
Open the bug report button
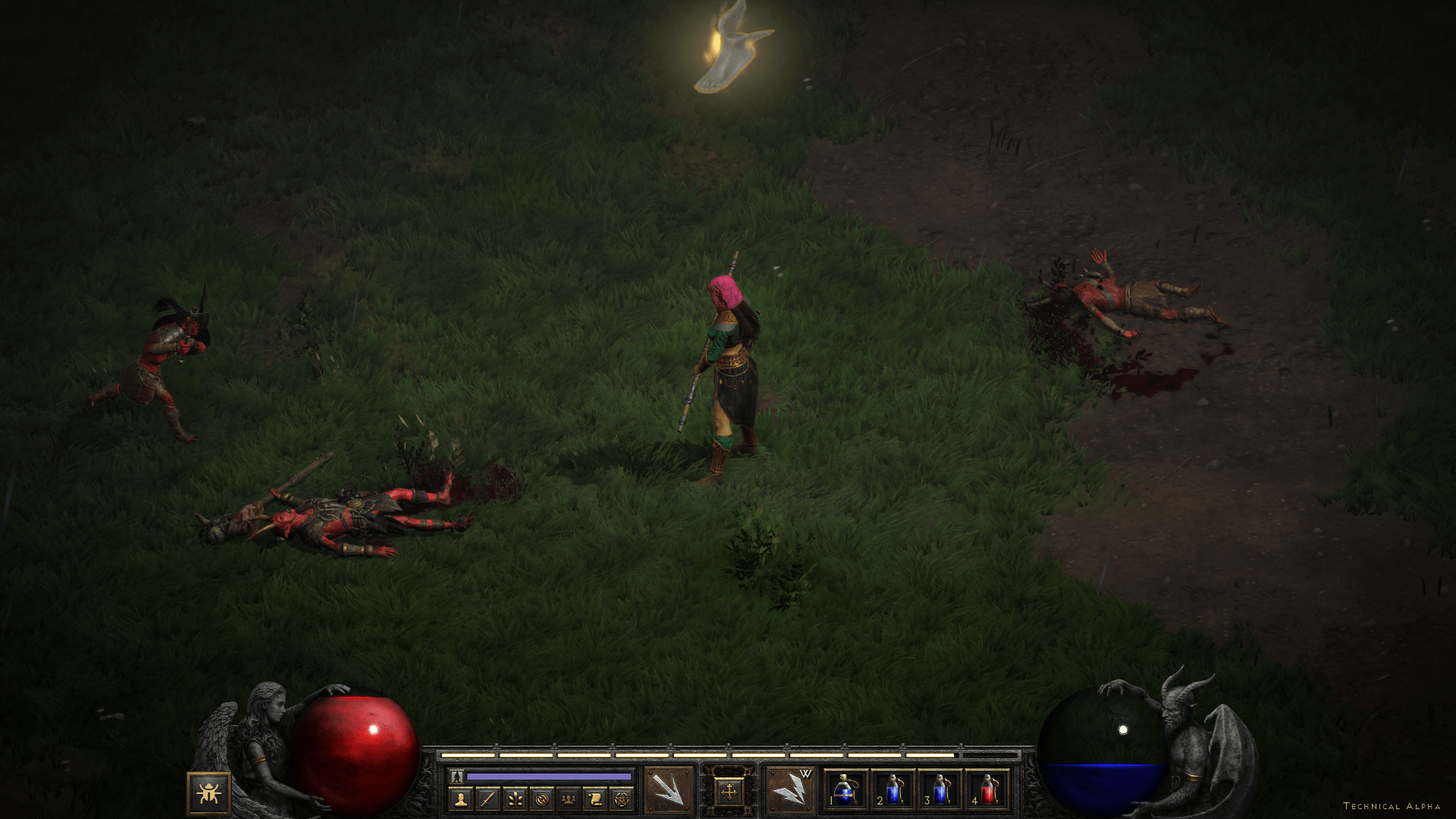coord(209,793)
